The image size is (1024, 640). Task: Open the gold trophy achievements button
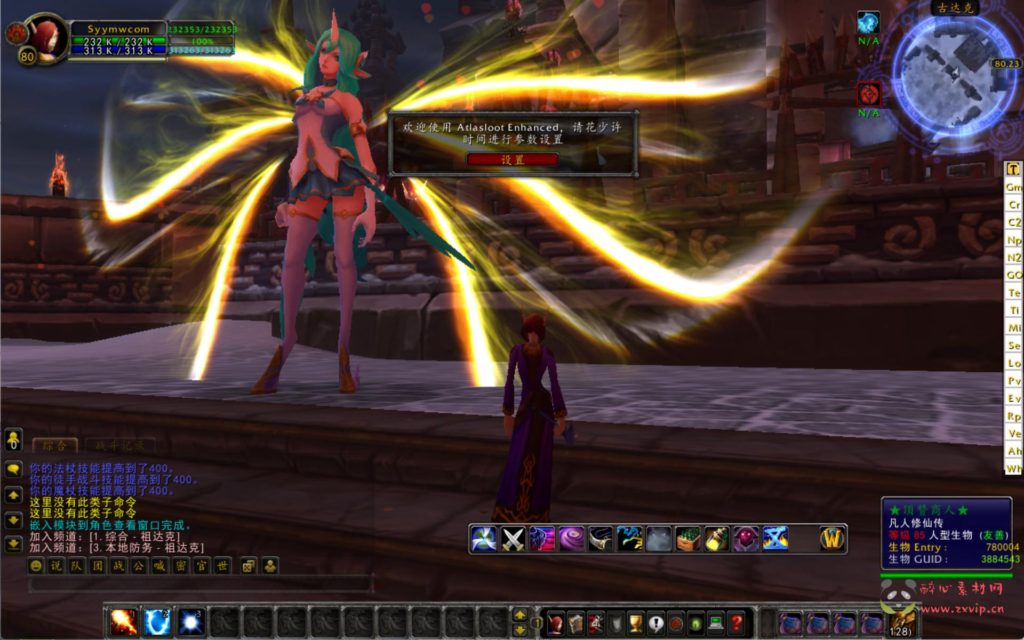633,623
